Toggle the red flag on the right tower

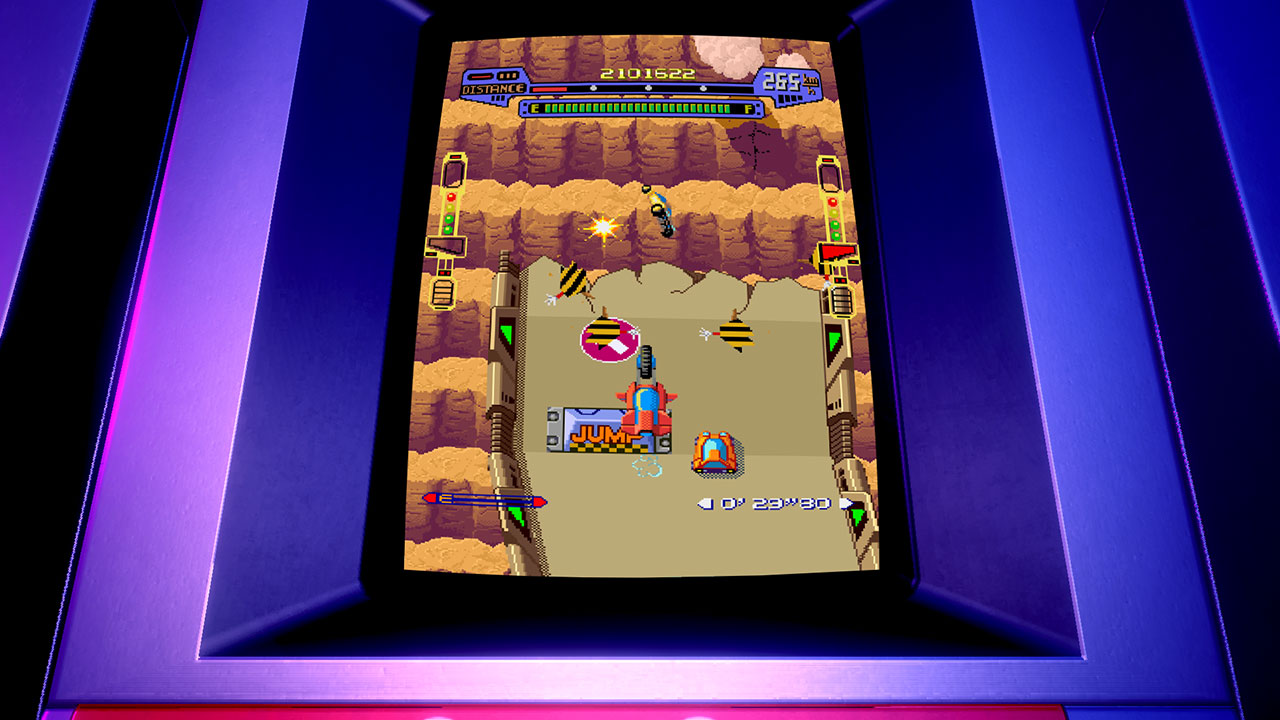[838, 252]
